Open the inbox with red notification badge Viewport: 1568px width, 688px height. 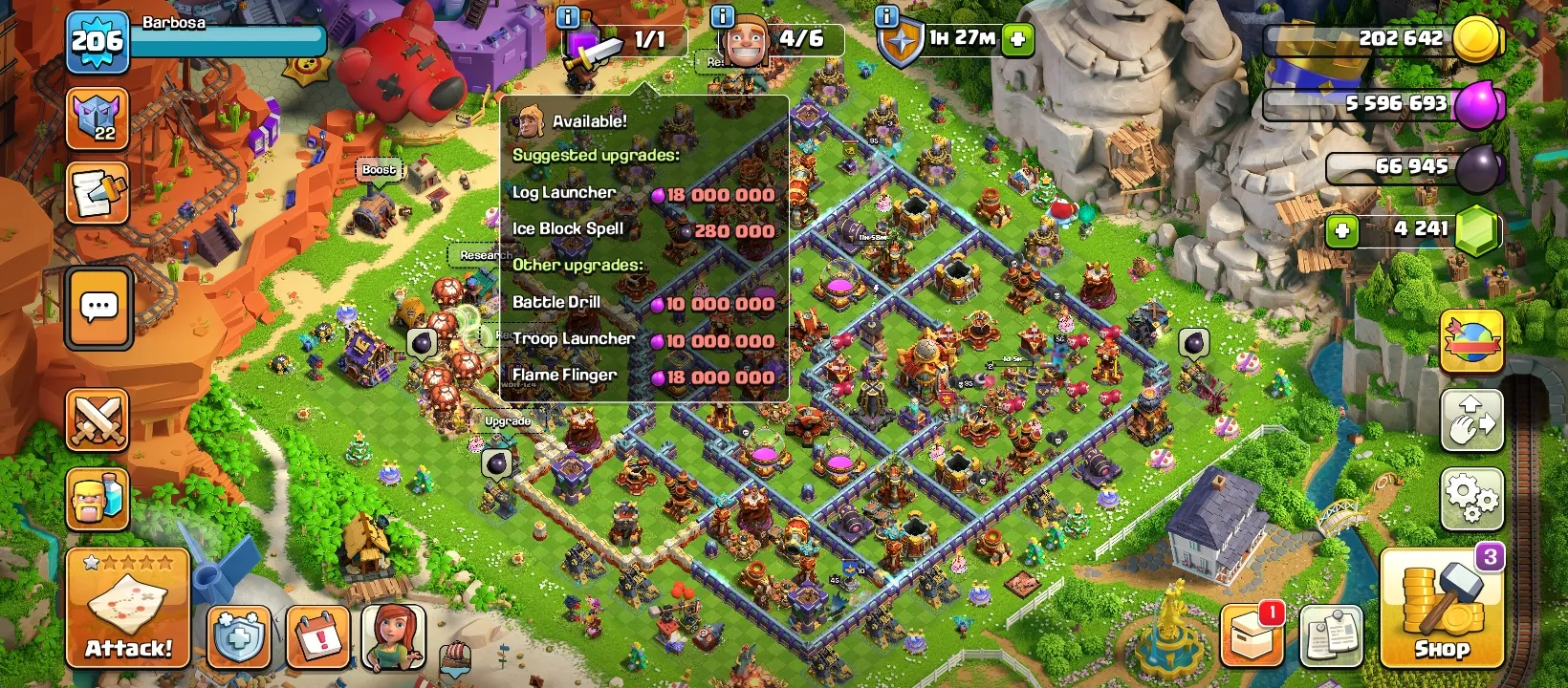(1252, 634)
